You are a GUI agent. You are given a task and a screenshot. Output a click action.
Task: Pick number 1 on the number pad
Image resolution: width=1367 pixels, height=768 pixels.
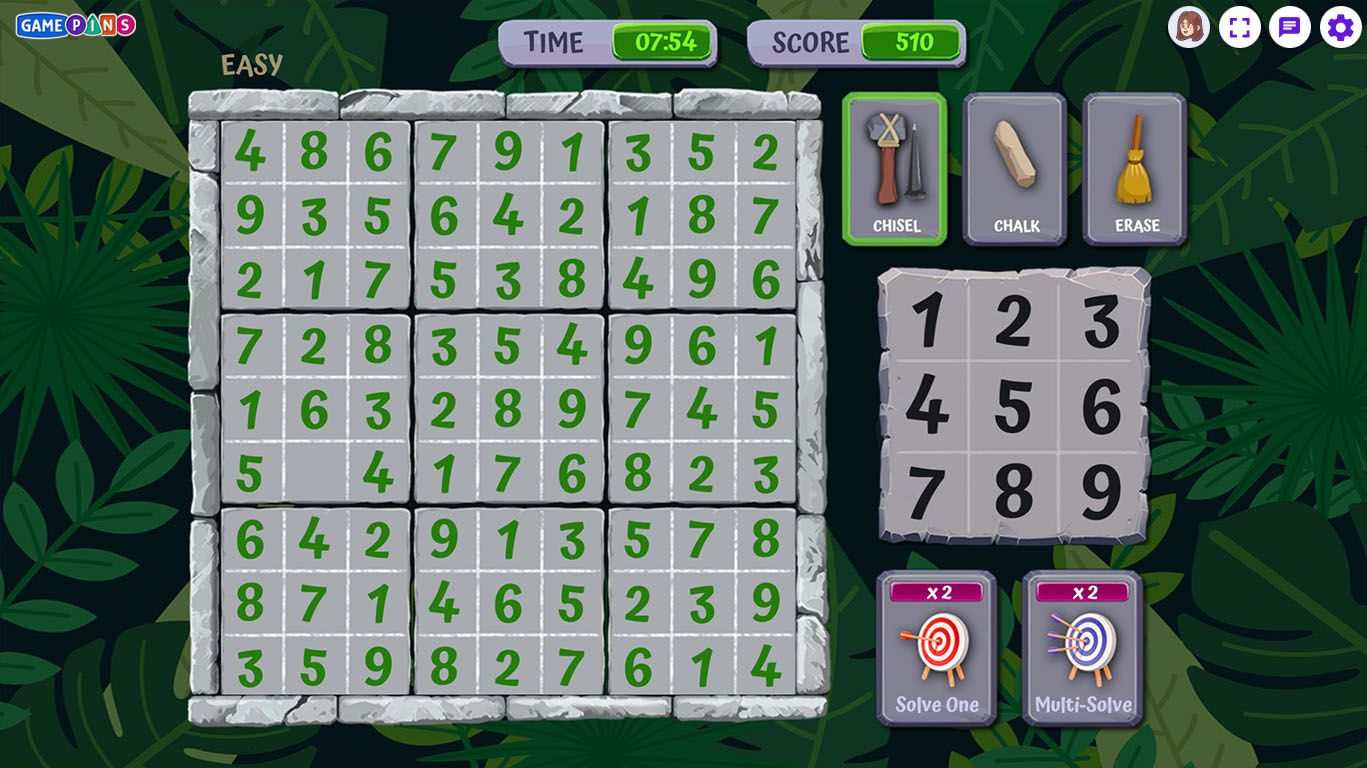[x=927, y=320]
